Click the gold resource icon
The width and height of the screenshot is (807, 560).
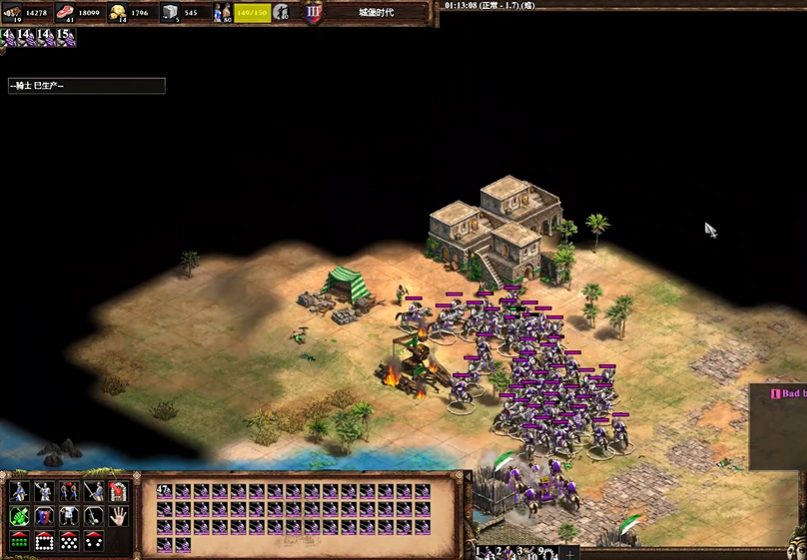118,13
